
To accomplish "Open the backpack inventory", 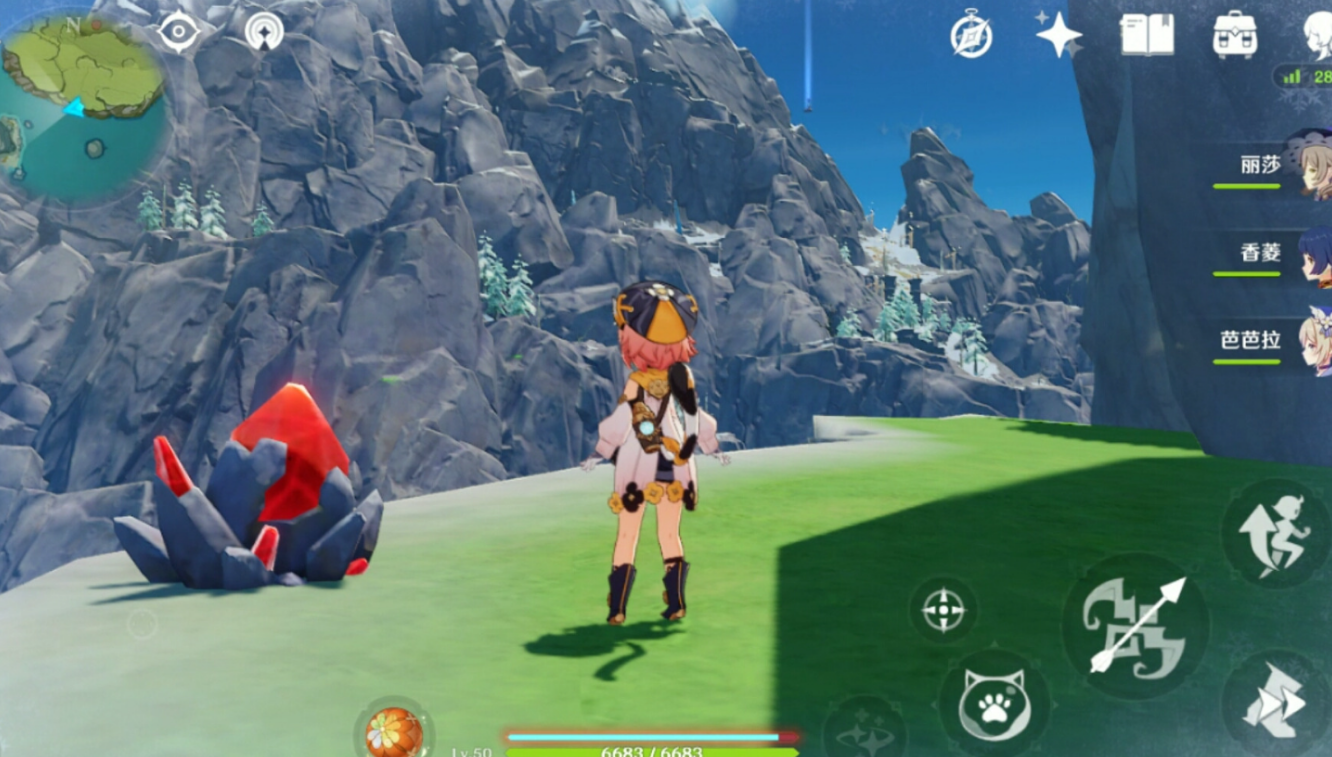I will pyautogui.click(x=1234, y=35).
